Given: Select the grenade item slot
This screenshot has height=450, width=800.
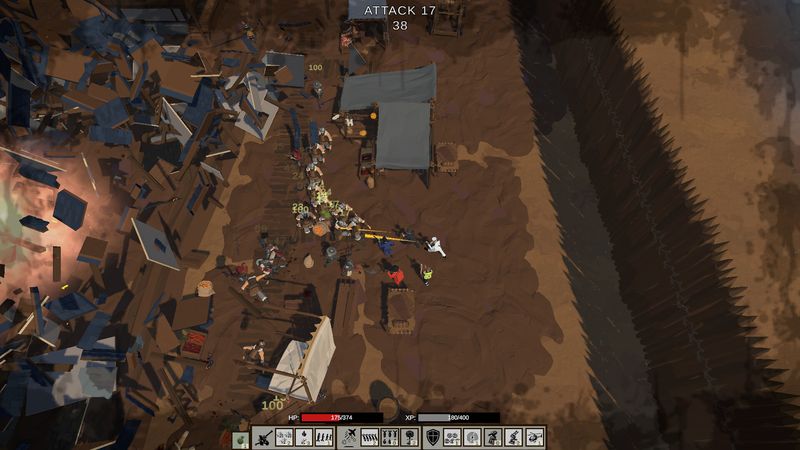Looking at the screenshot, I should tap(240, 439).
